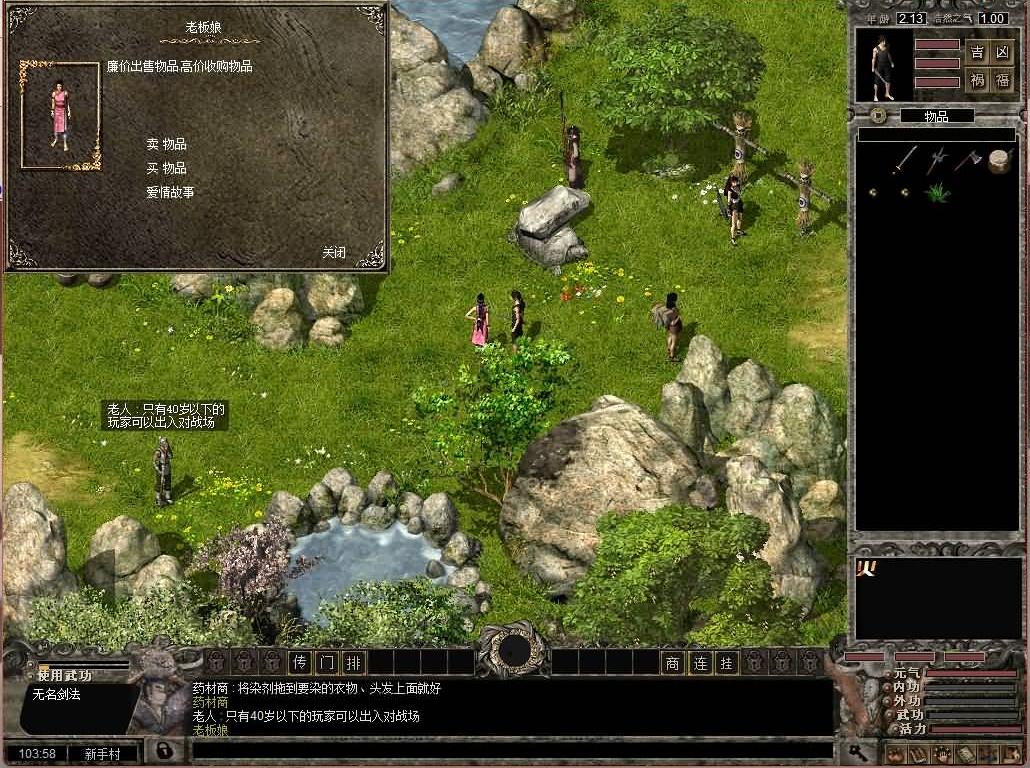Click the 吉 button

click(977, 52)
